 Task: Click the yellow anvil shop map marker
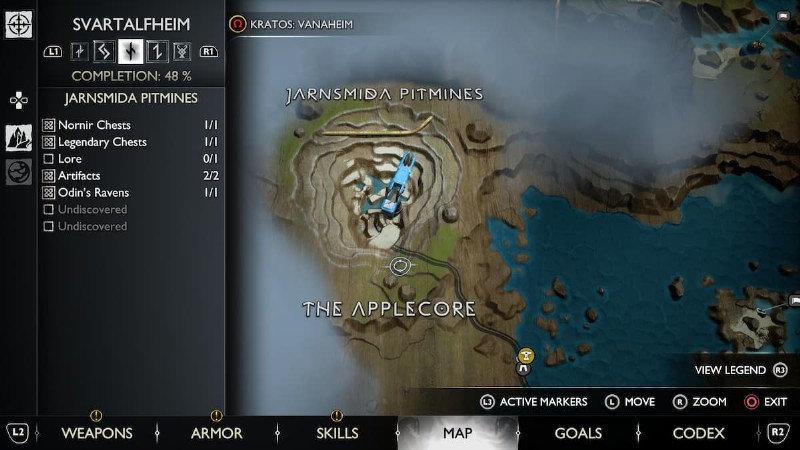coord(526,354)
